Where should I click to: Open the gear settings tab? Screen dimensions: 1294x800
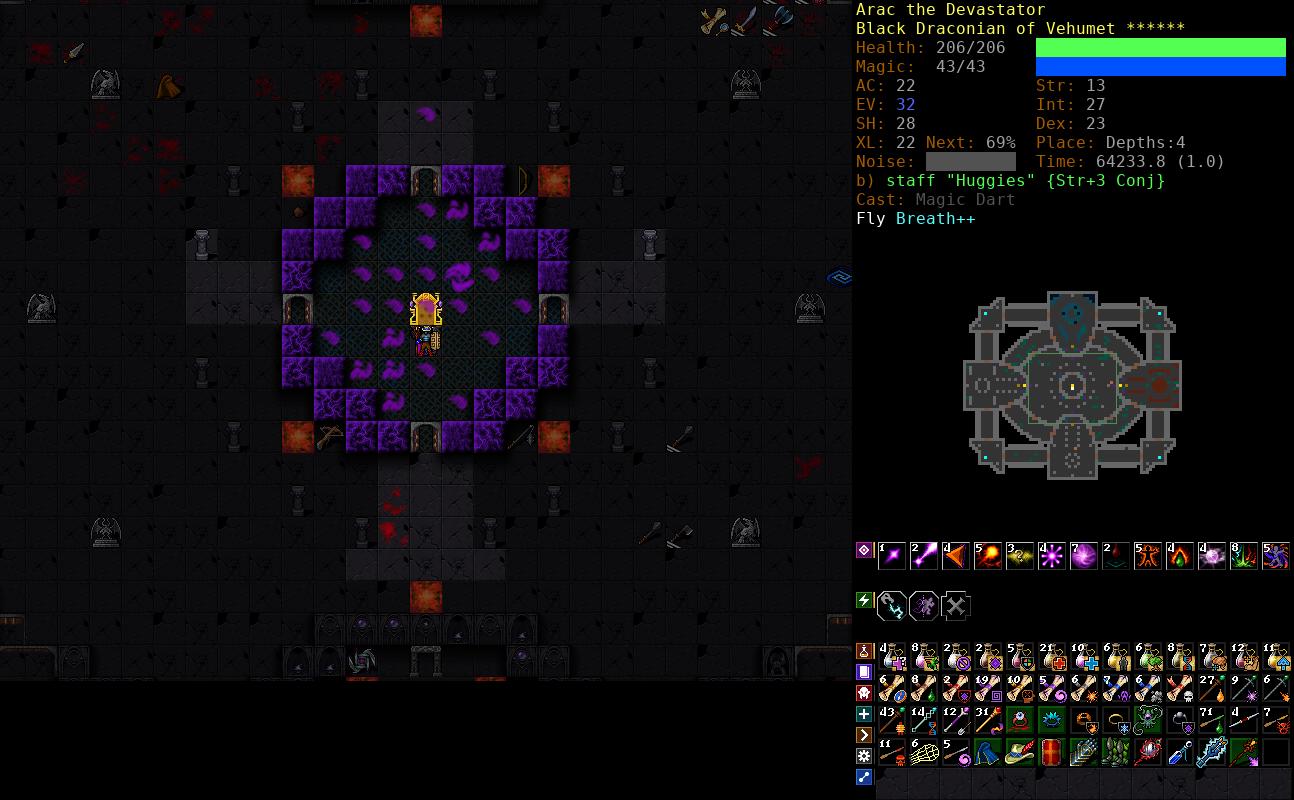865,756
